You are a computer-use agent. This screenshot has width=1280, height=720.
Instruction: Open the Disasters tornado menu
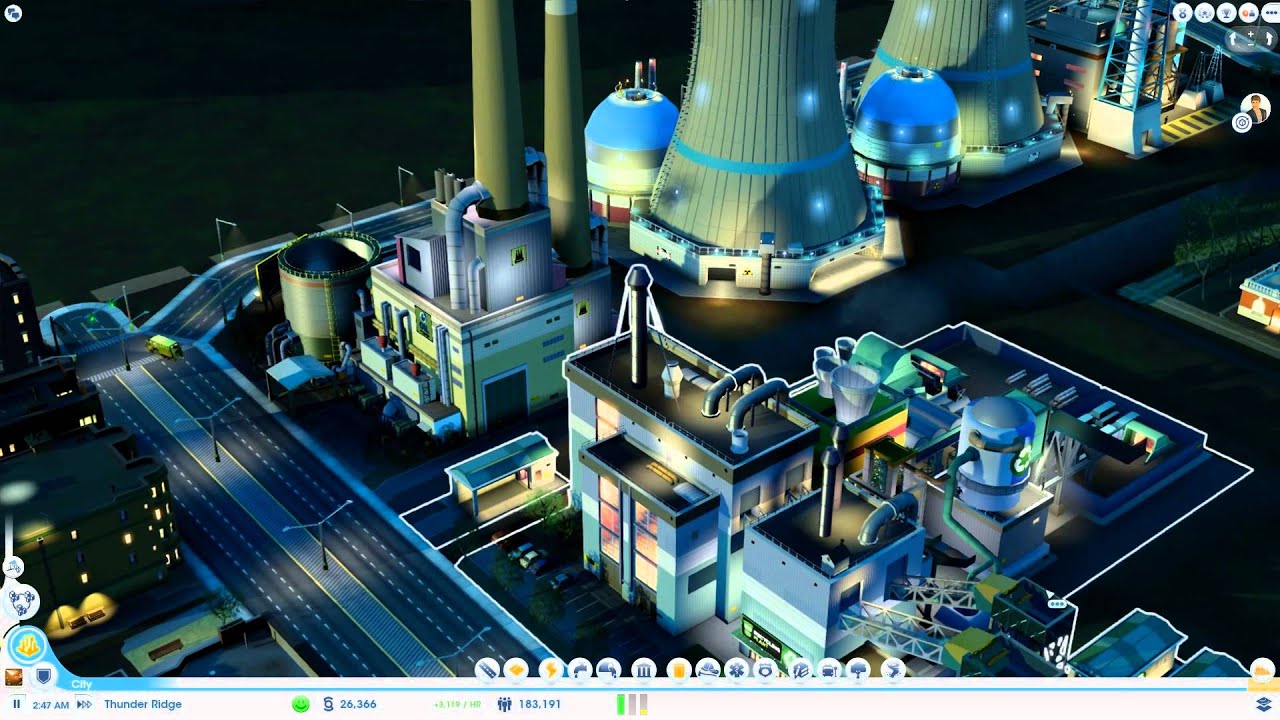[893, 669]
